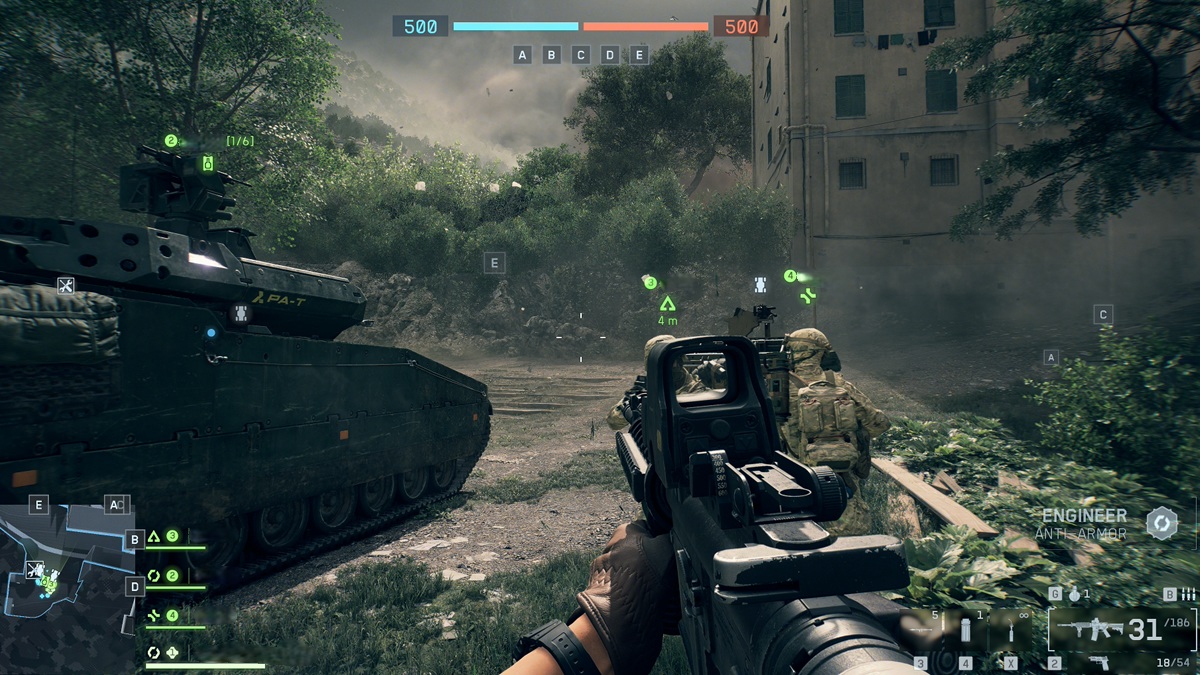Click the Engineer class hexagon icon
Screen dimensions: 1200x675
pos(1162,523)
